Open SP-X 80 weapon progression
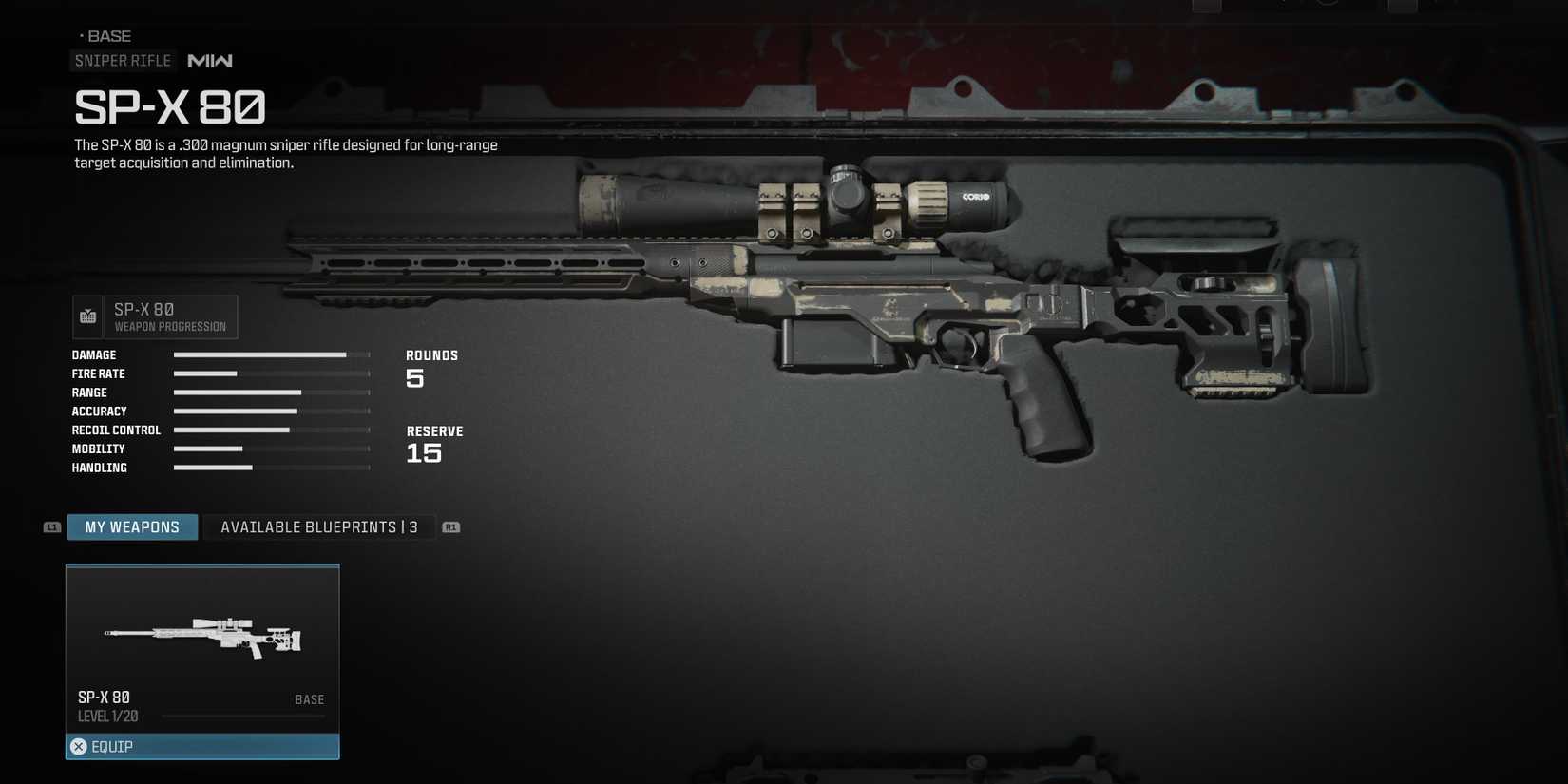 pyautogui.click(x=156, y=317)
